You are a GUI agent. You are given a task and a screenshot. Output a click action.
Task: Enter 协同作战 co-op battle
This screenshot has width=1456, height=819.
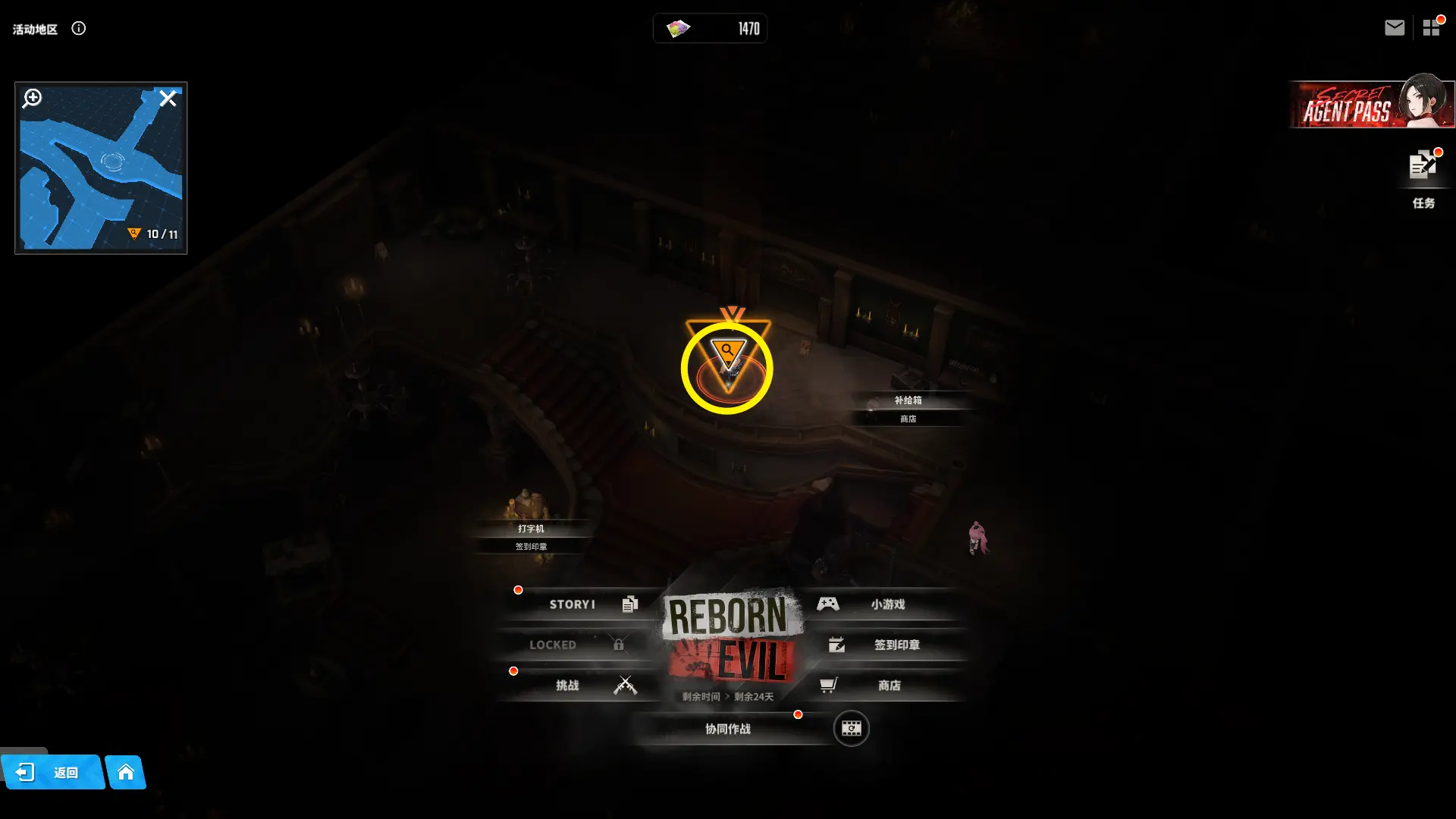click(x=728, y=729)
